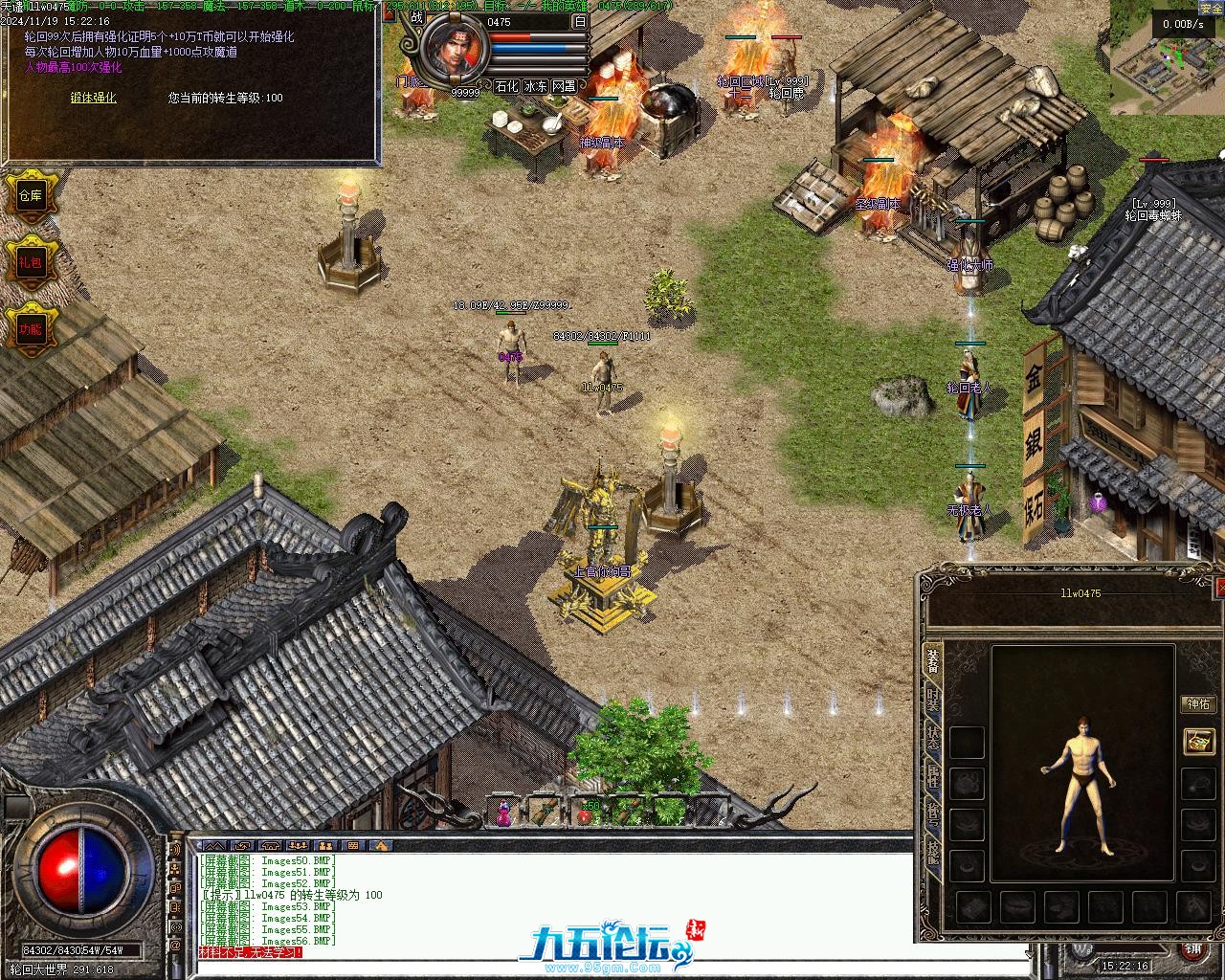Toggle the 石化 petrify status button
1225x980 pixels.
507,86
